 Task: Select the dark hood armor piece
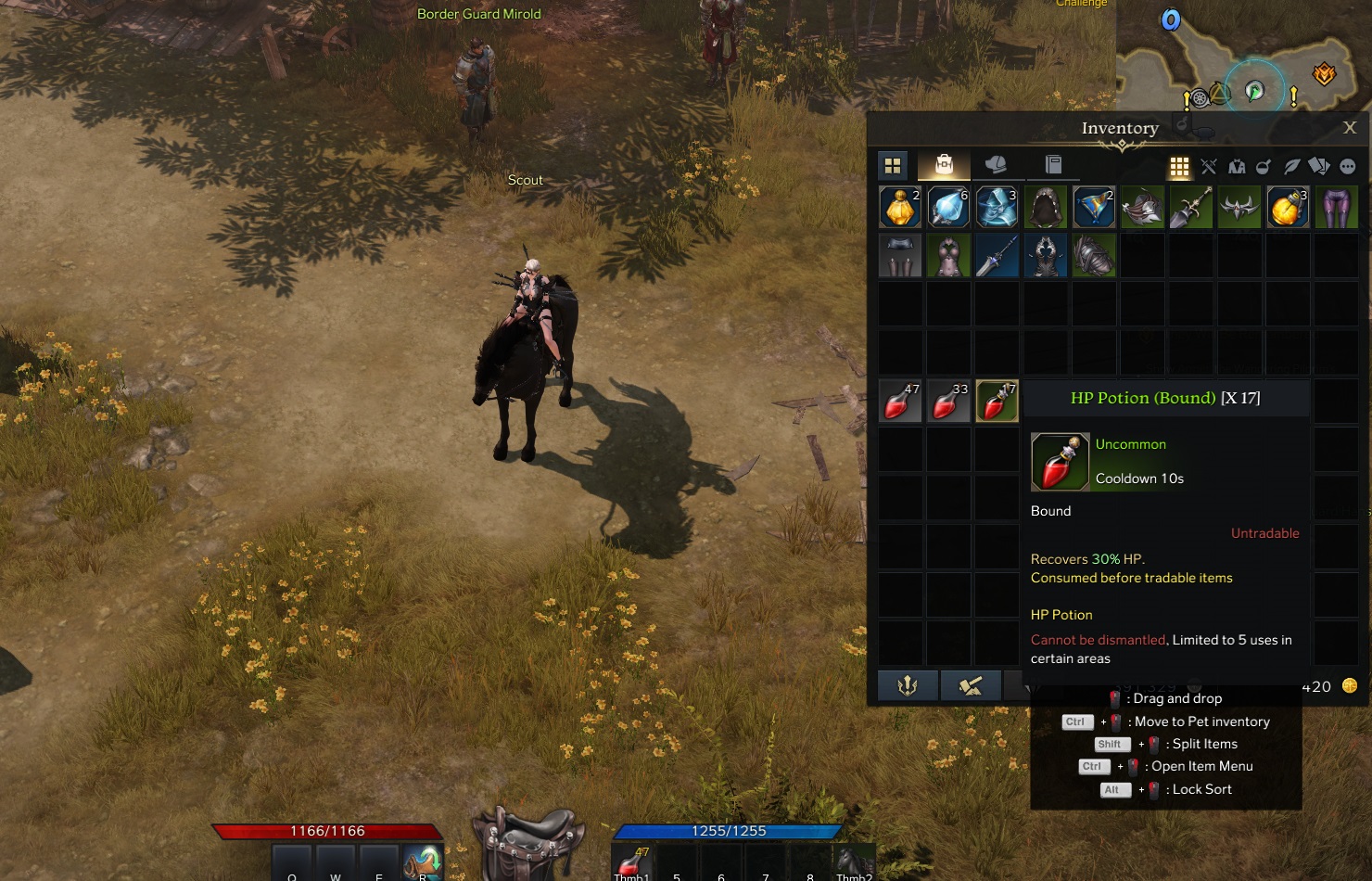(x=1045, y=207)
